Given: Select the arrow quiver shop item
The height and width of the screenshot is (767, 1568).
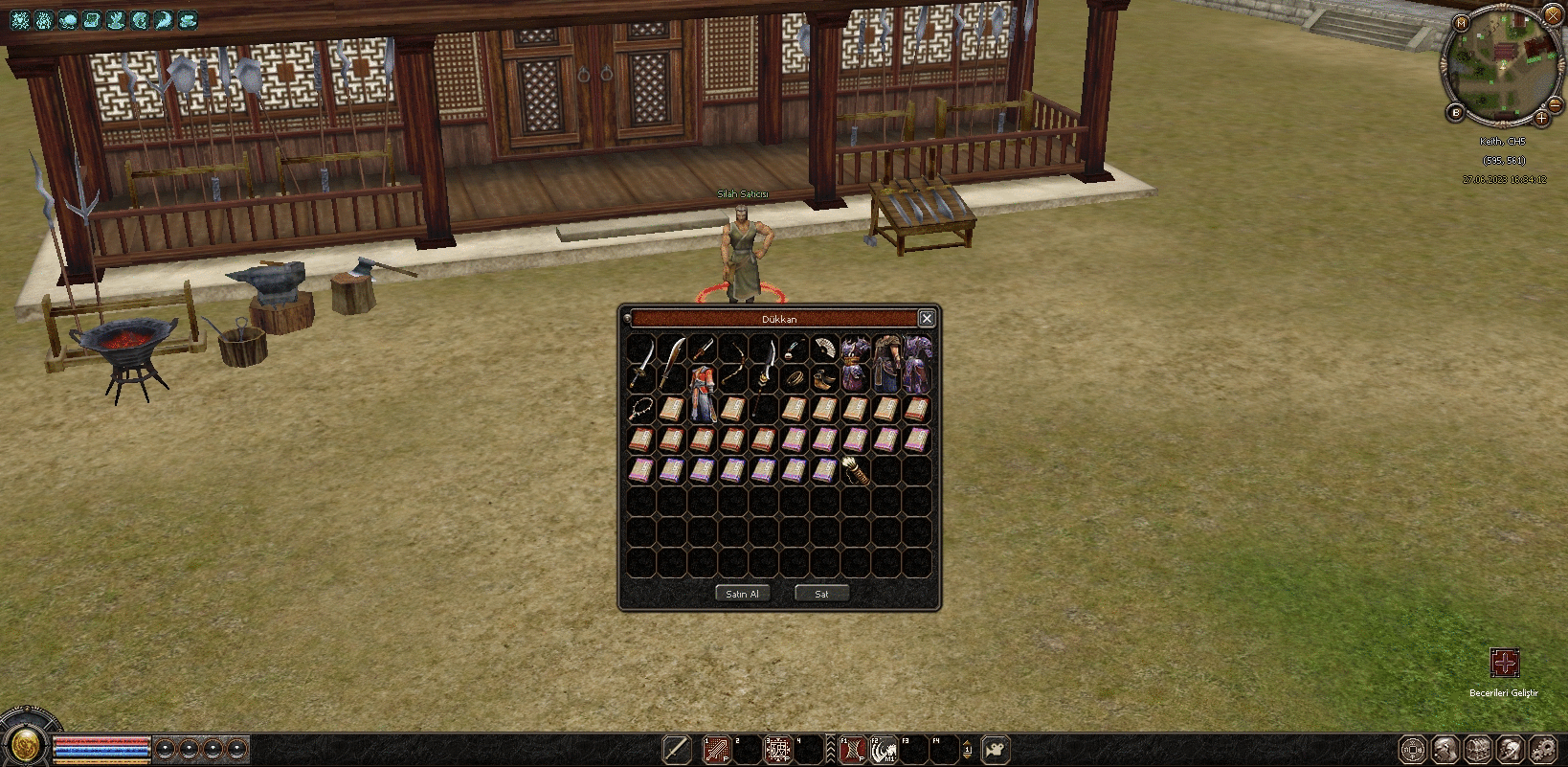Looking at the screenshot, I should 855,470.
